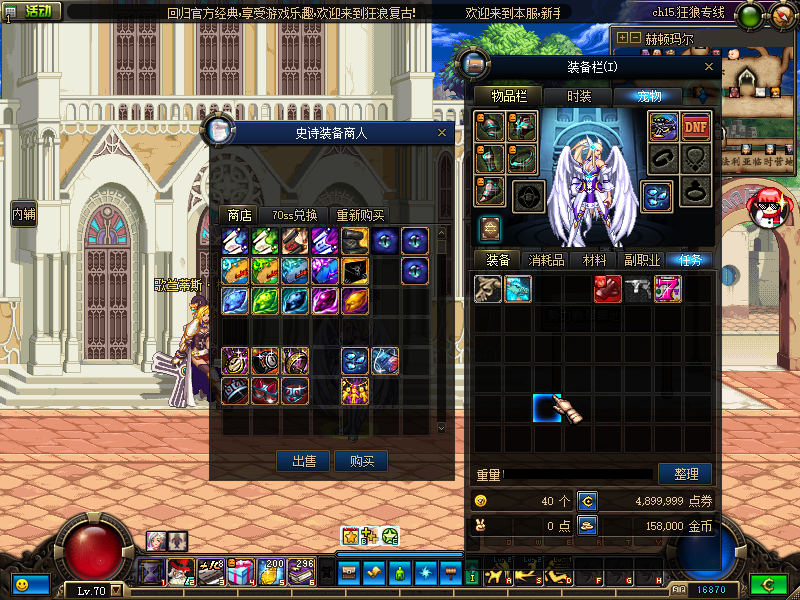Viewport: 800px width, 600px height.
Task: View the 任务 quest items category
Action: coord(690,260)
